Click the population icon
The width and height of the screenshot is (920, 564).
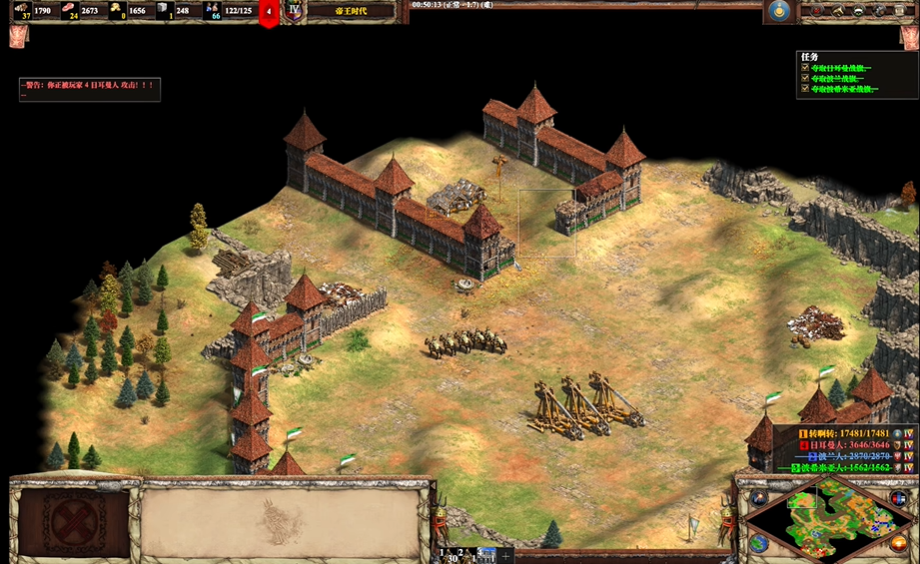(212, 10)
